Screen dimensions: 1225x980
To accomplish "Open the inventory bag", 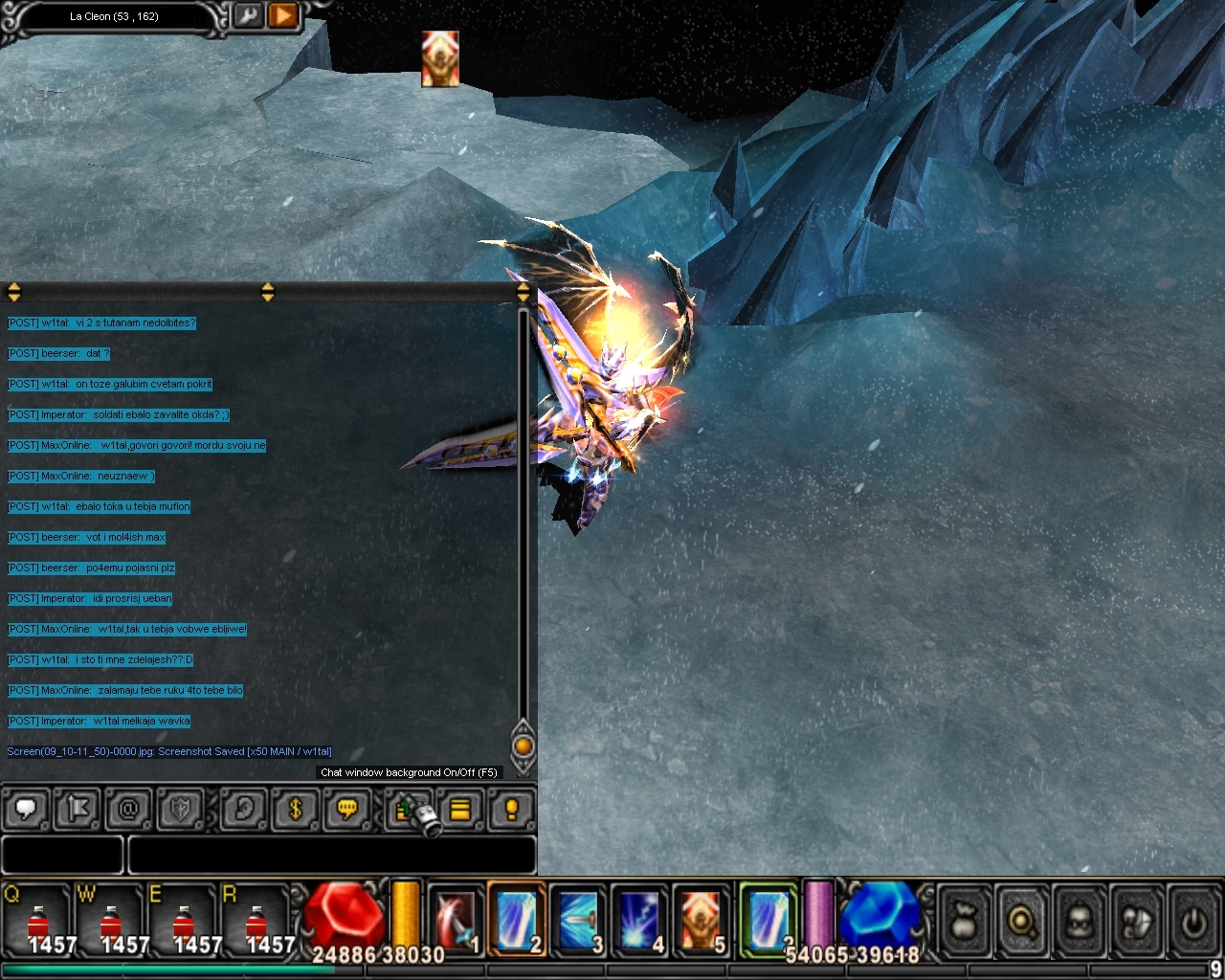I will [965, 922].
